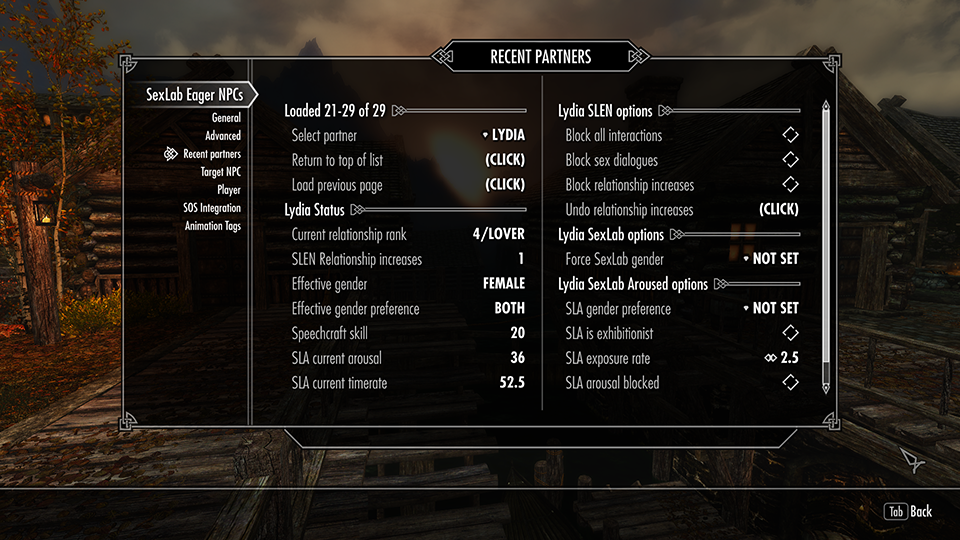Click Undo relationship increases

tap(779, 210)
